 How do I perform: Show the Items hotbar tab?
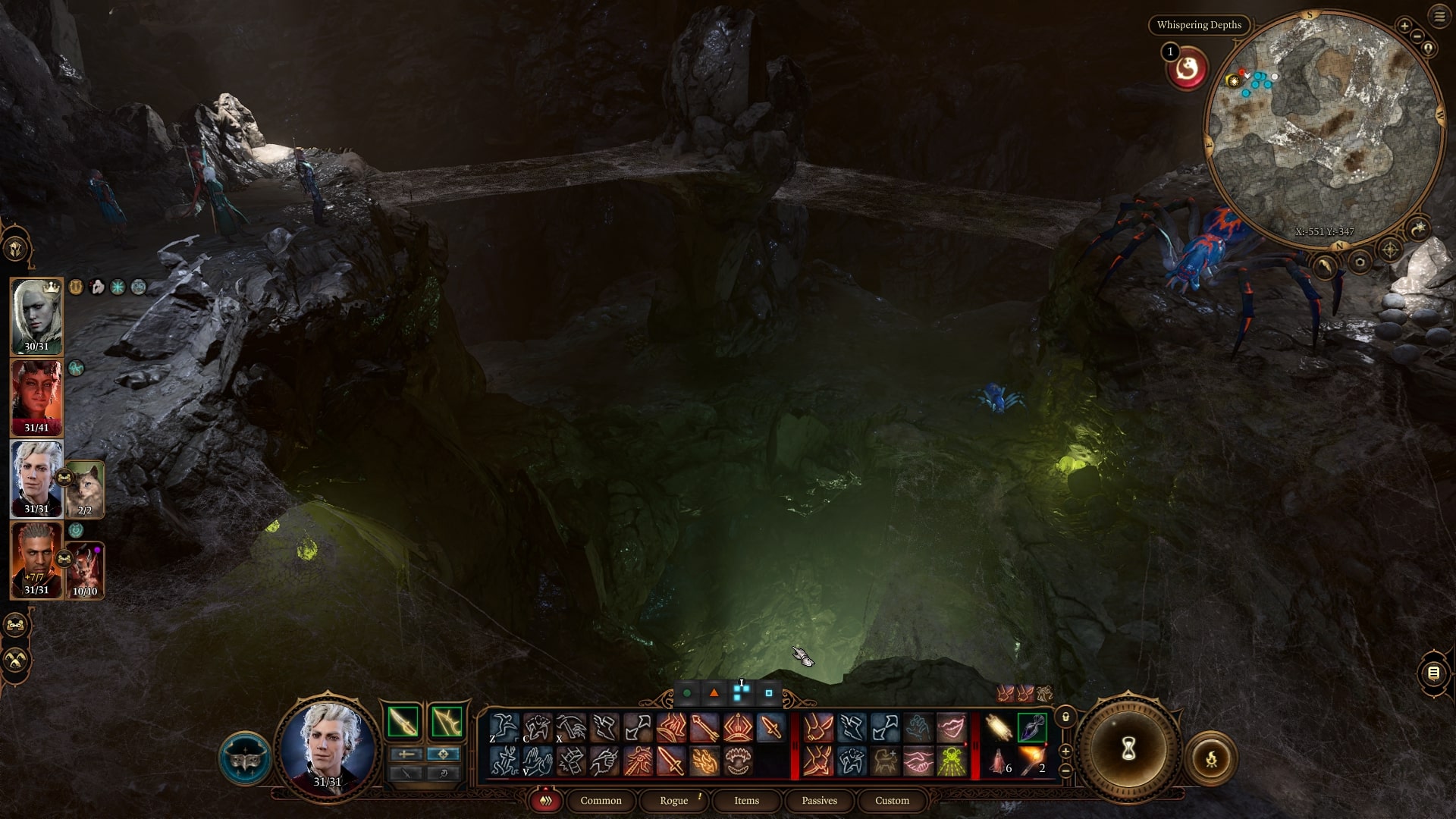tap(746, 801)
